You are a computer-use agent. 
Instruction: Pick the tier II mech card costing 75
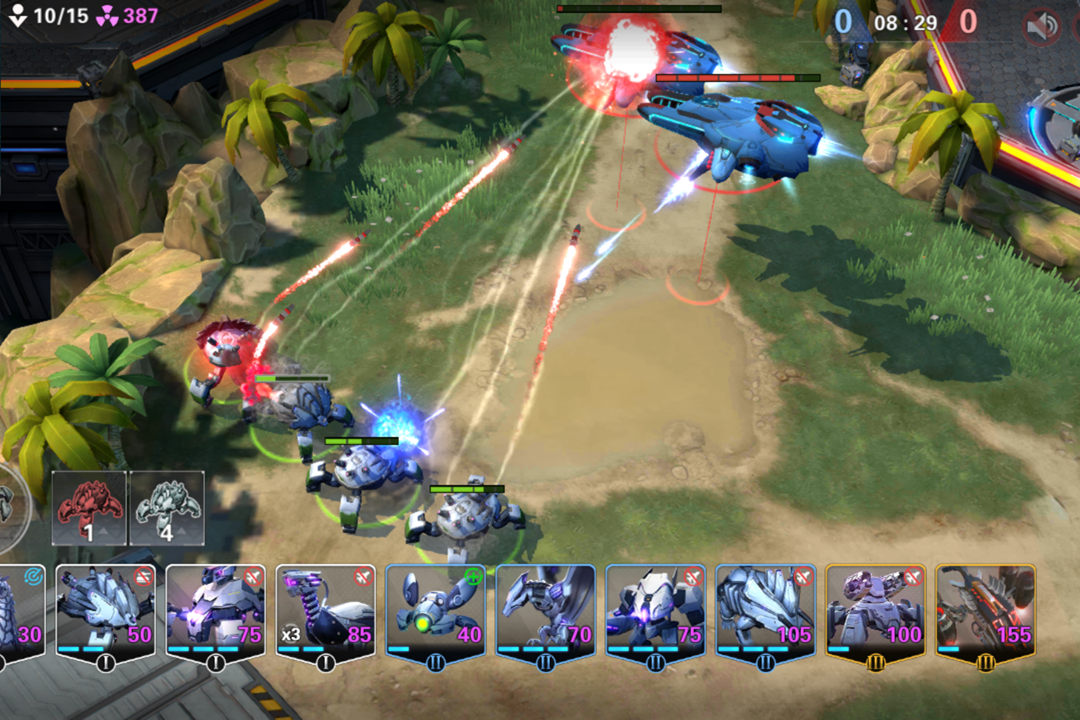click(655, 610)
